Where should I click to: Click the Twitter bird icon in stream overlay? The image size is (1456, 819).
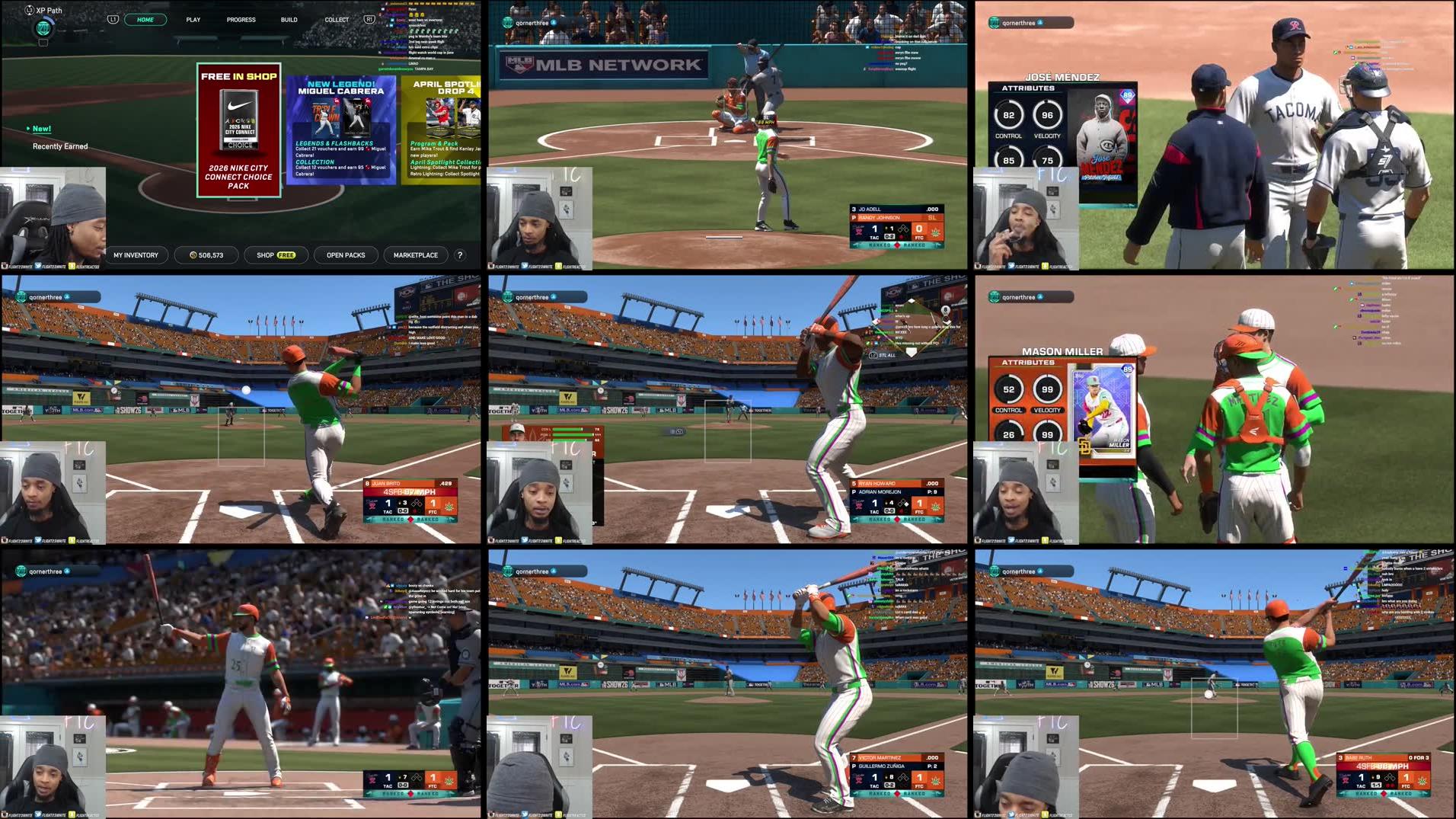click(38, 266)
